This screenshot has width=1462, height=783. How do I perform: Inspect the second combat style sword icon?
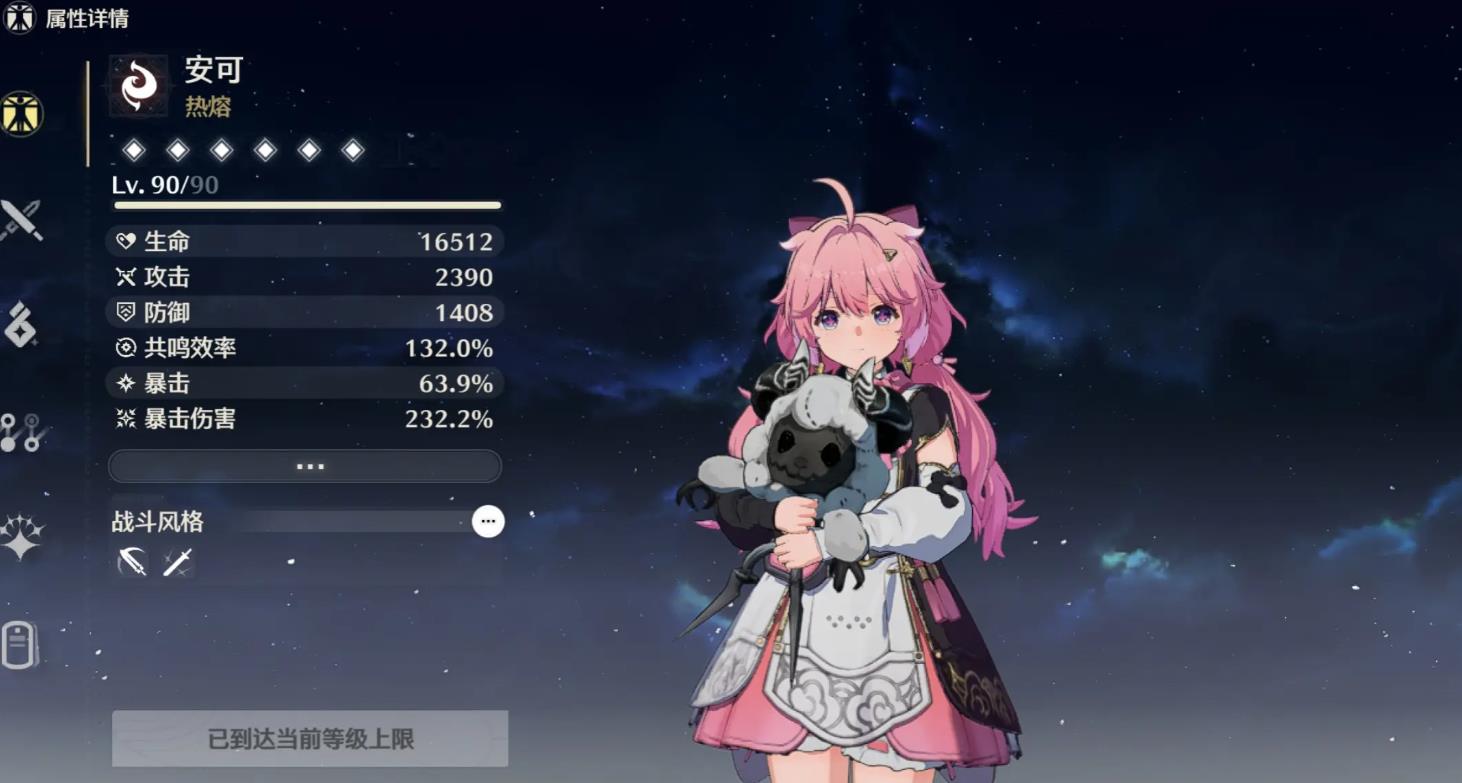point(177,562)
